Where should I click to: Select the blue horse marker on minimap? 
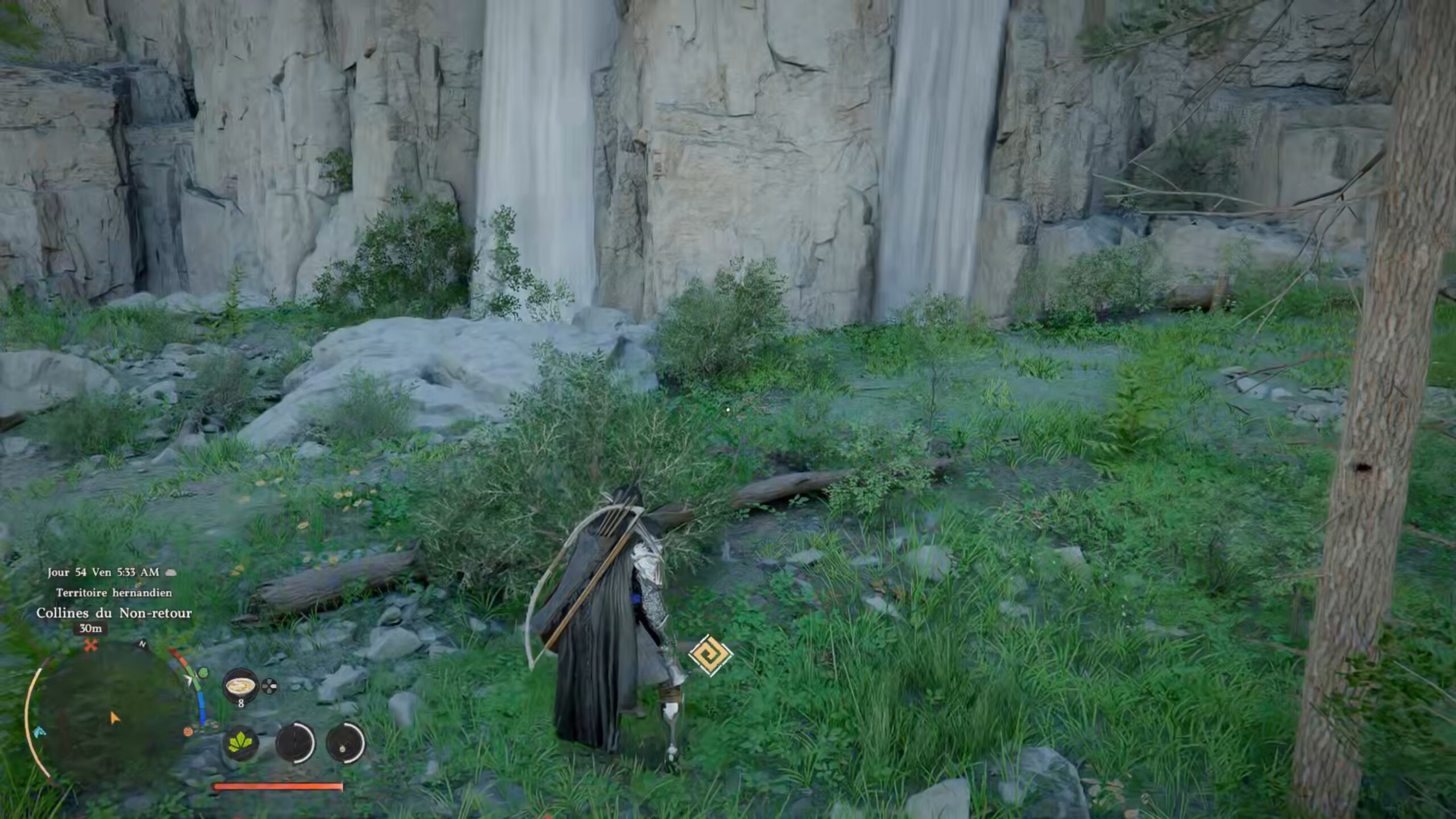point(39,731)
